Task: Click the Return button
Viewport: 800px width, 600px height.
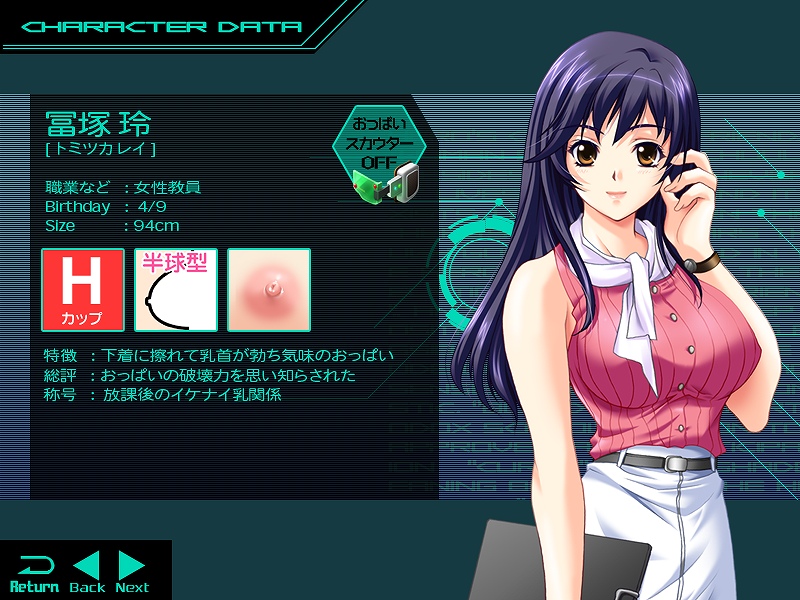Action: 34,573
